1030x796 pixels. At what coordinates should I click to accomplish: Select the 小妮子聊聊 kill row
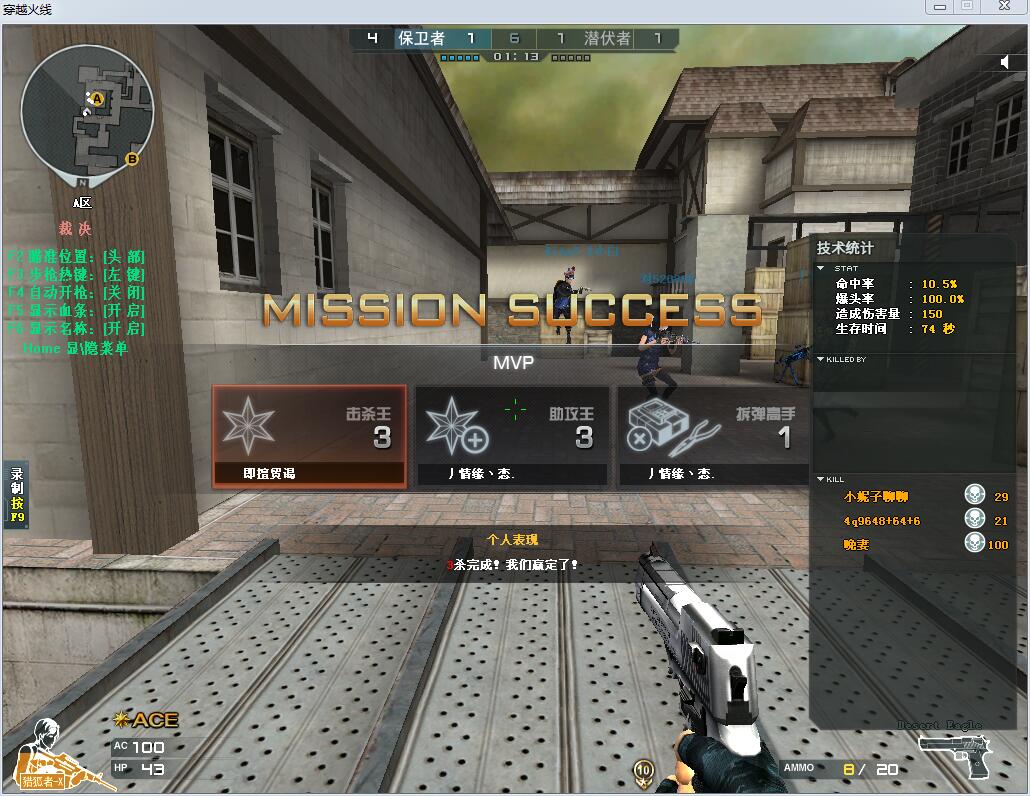click(x=910, y=497)
